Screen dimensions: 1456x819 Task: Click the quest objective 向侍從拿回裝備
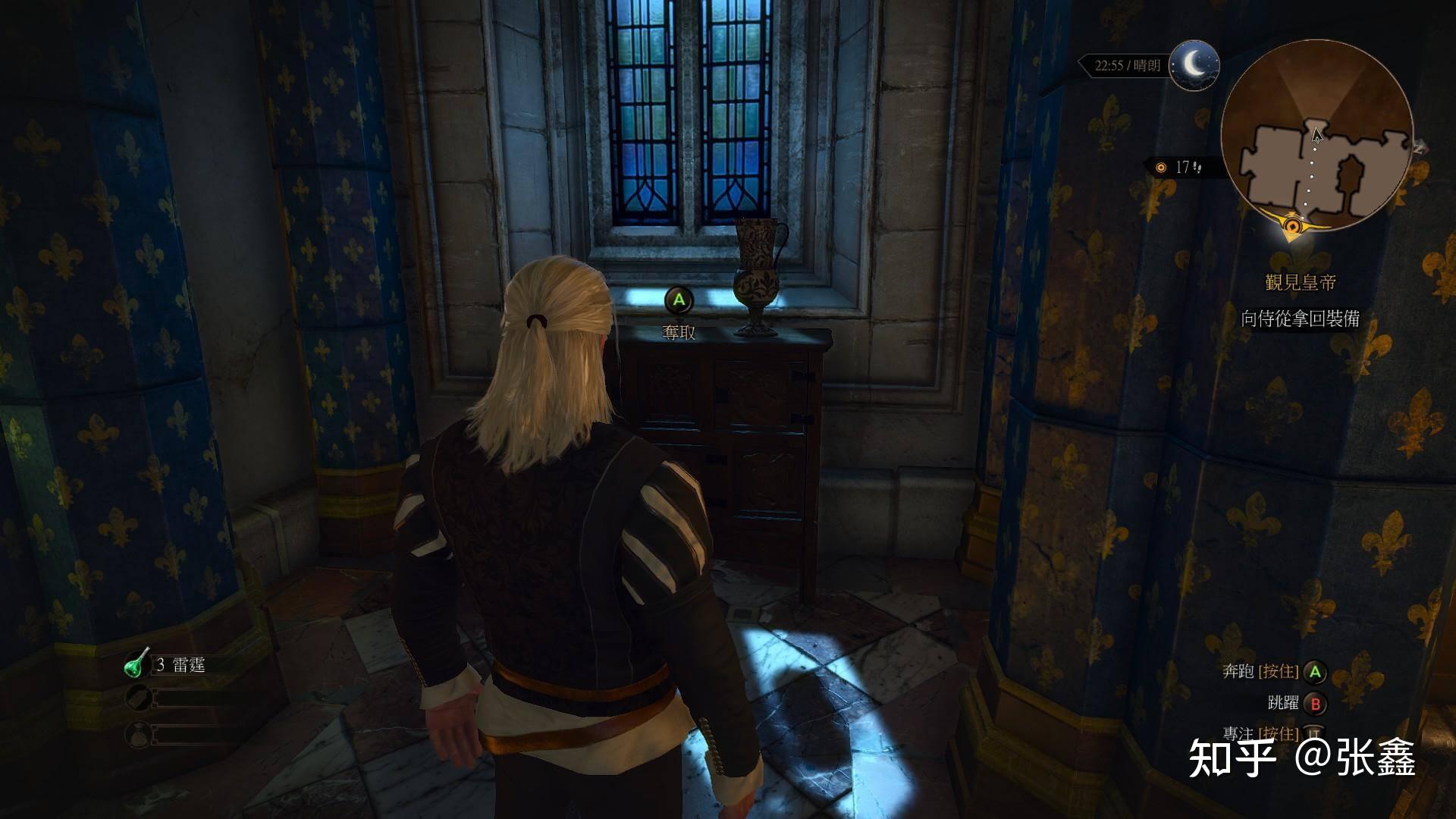pyautogui.click(x=1300, y=318)
